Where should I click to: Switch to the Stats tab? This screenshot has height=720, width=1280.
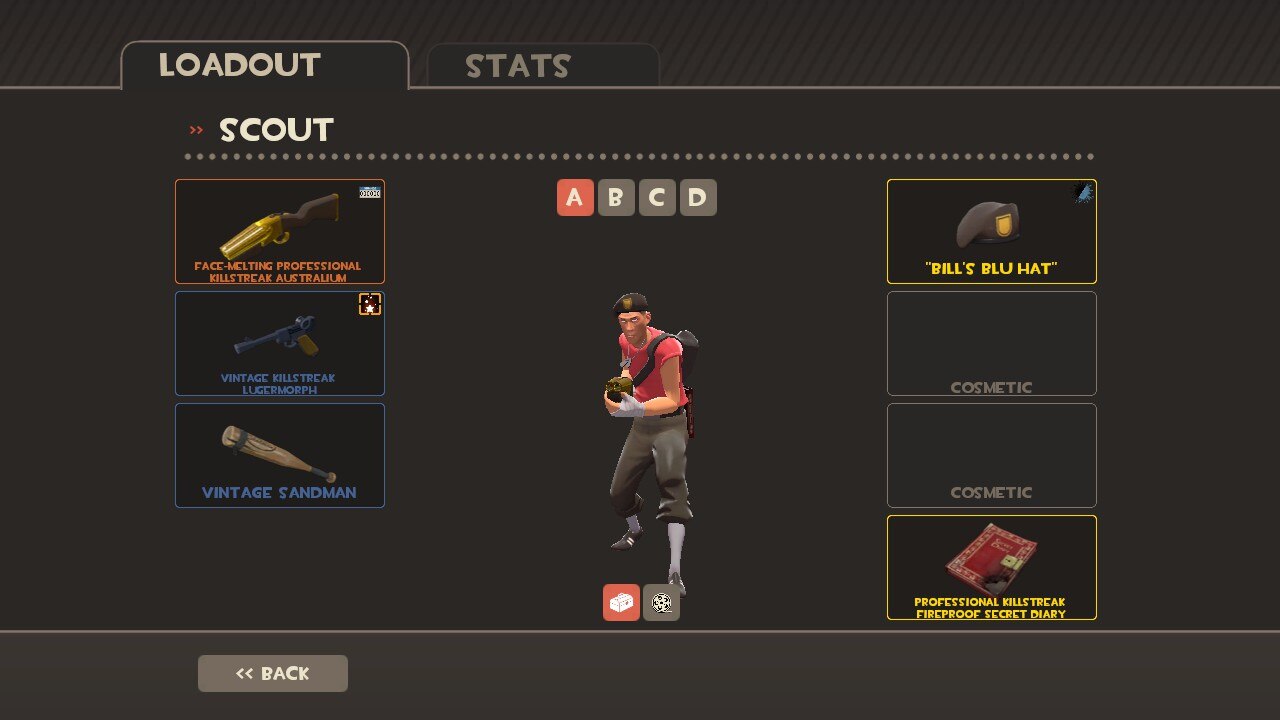(x=543, y=66)
